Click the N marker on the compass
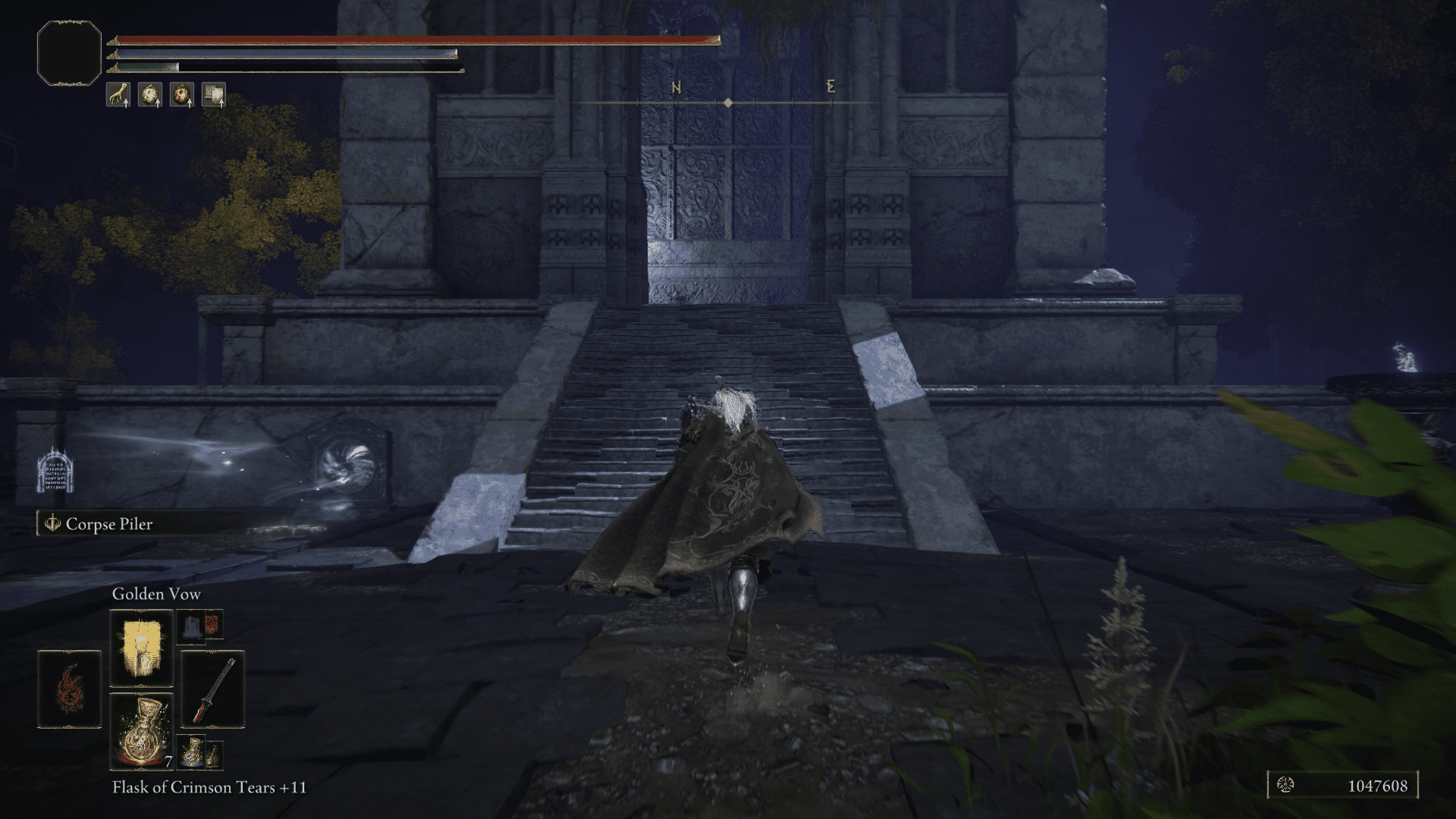This screenshot has height=819, width=1456. 675,87
